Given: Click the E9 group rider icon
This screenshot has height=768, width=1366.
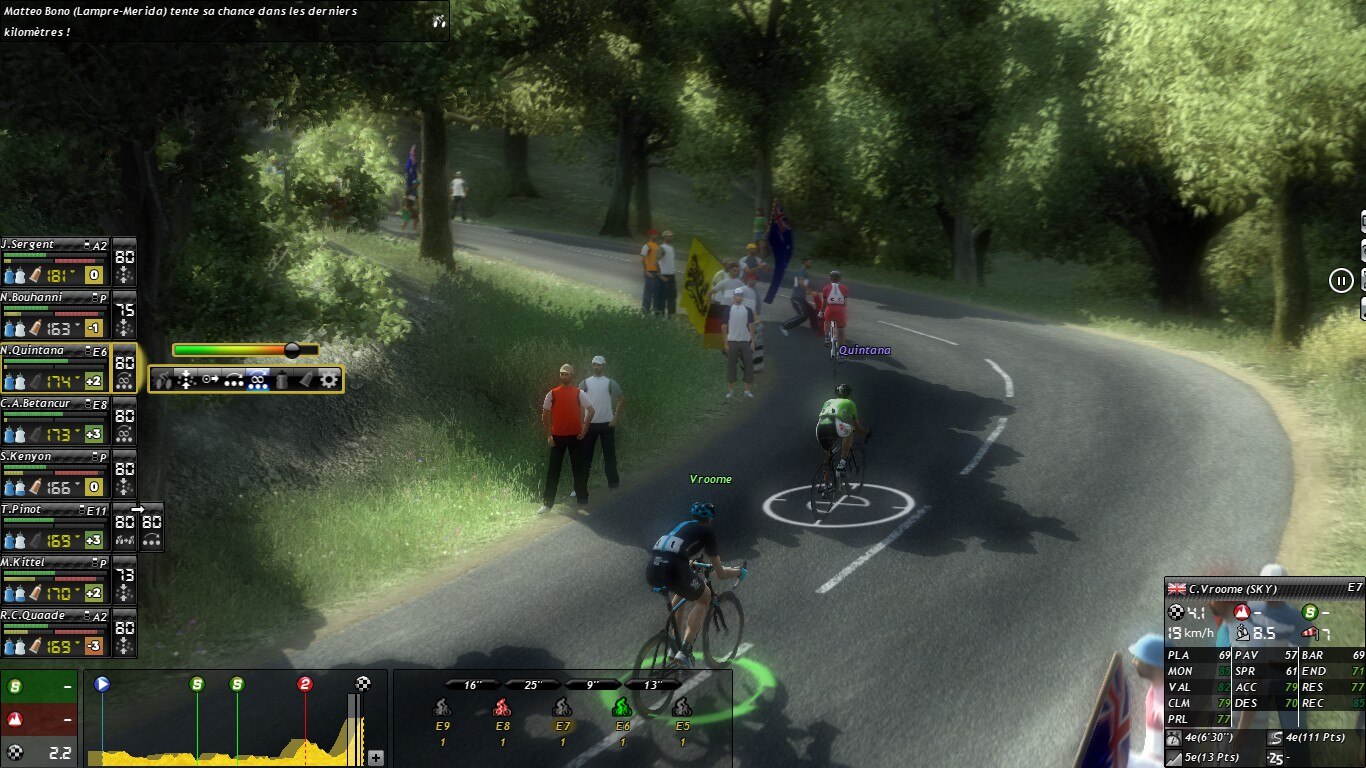Looking at the screenshot, I should click(442, 708).
